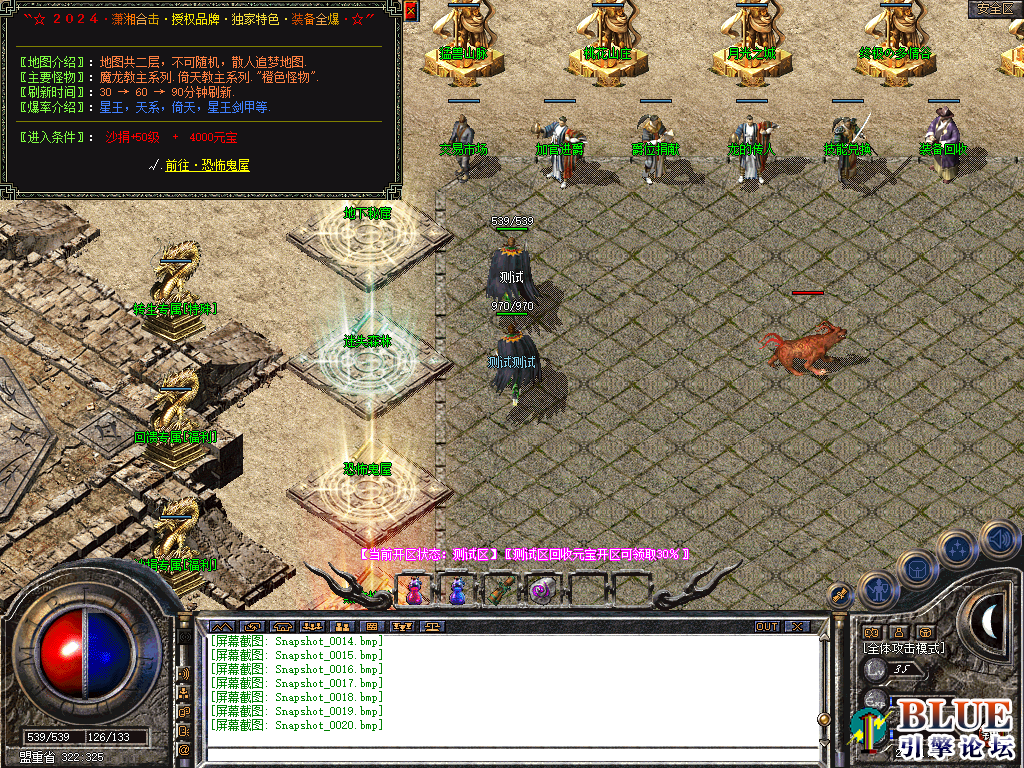Click the OUT button above the chat

[x=767, y=627]
